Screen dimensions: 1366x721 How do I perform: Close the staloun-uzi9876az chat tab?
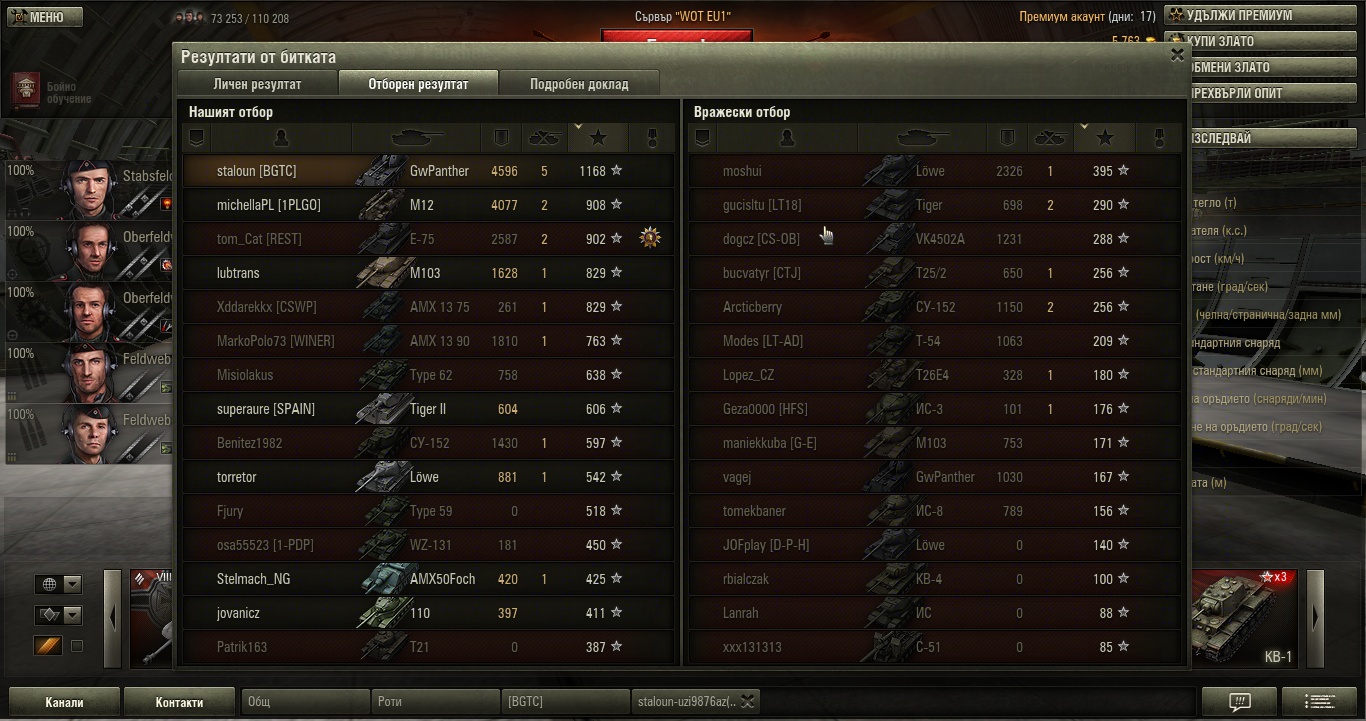click(747, 702)
